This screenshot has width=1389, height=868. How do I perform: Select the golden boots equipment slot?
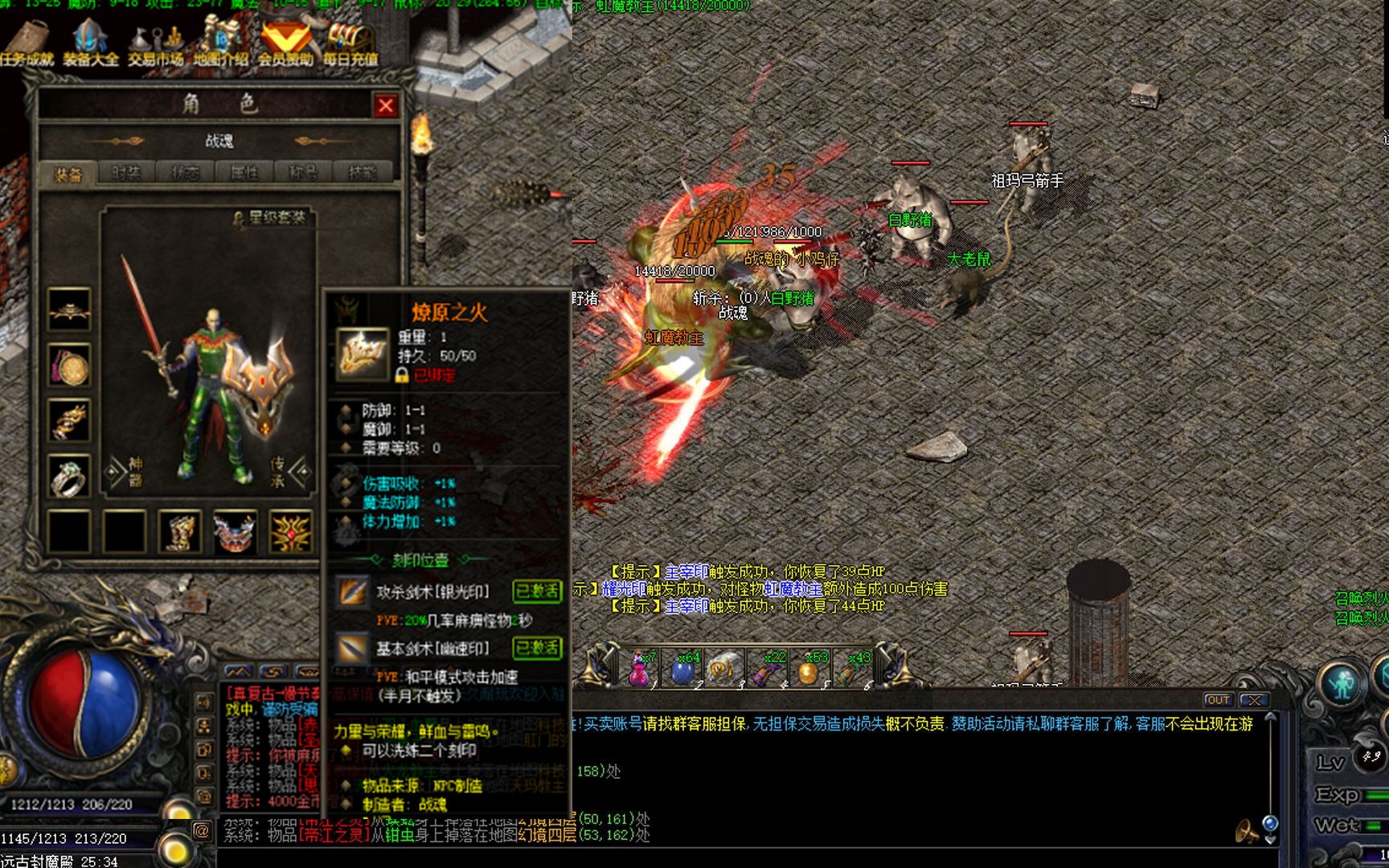(180, 531)
